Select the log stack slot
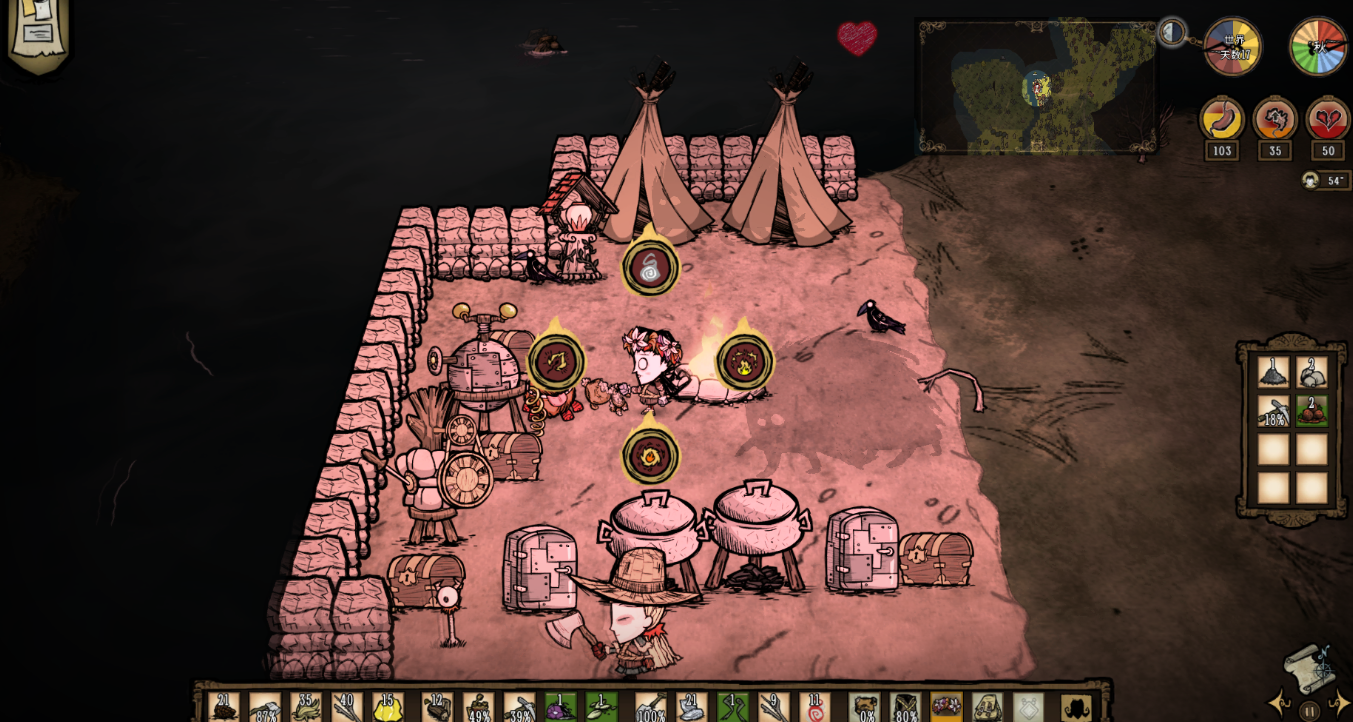Viewport: 1353px width, 722px height. point(436,708)
